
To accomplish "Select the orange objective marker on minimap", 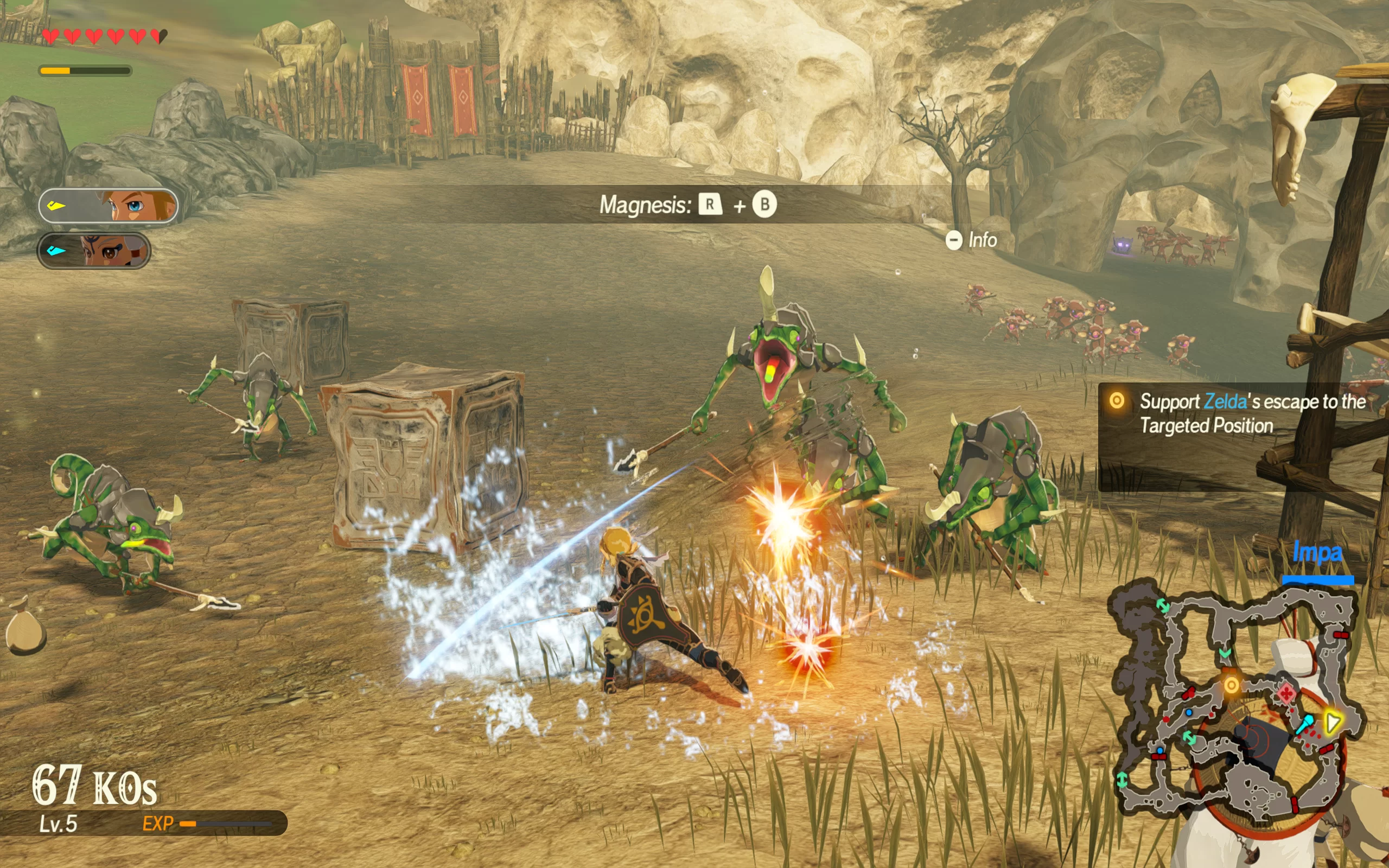I will click(x=1231, y=685).
